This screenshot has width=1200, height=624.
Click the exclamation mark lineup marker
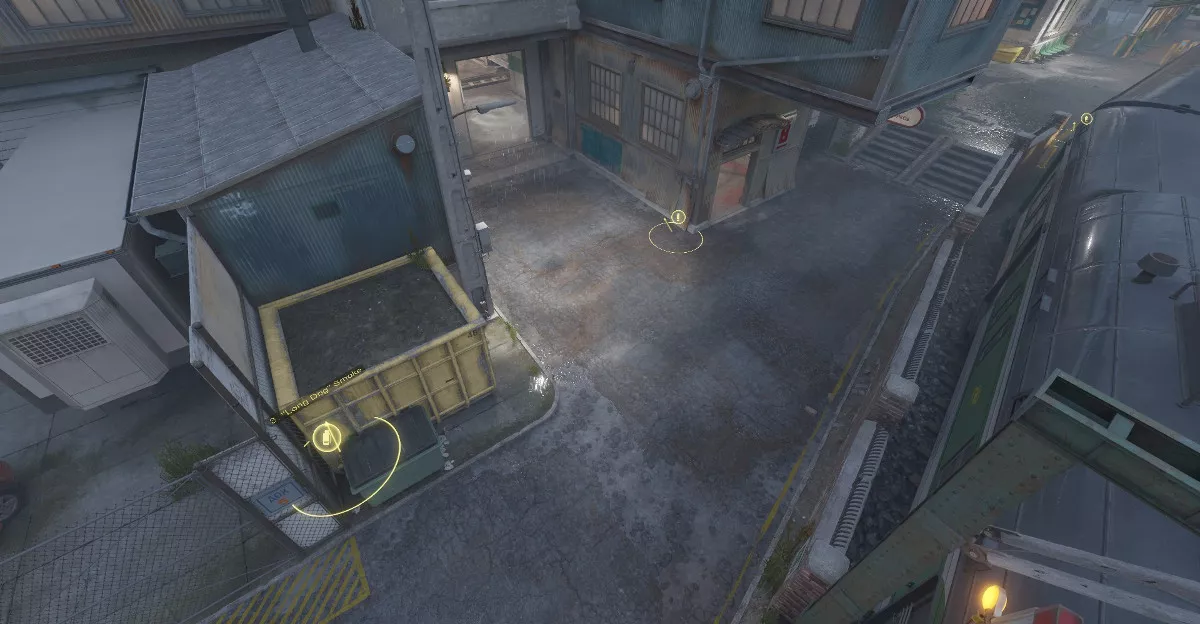coord(678,217)
